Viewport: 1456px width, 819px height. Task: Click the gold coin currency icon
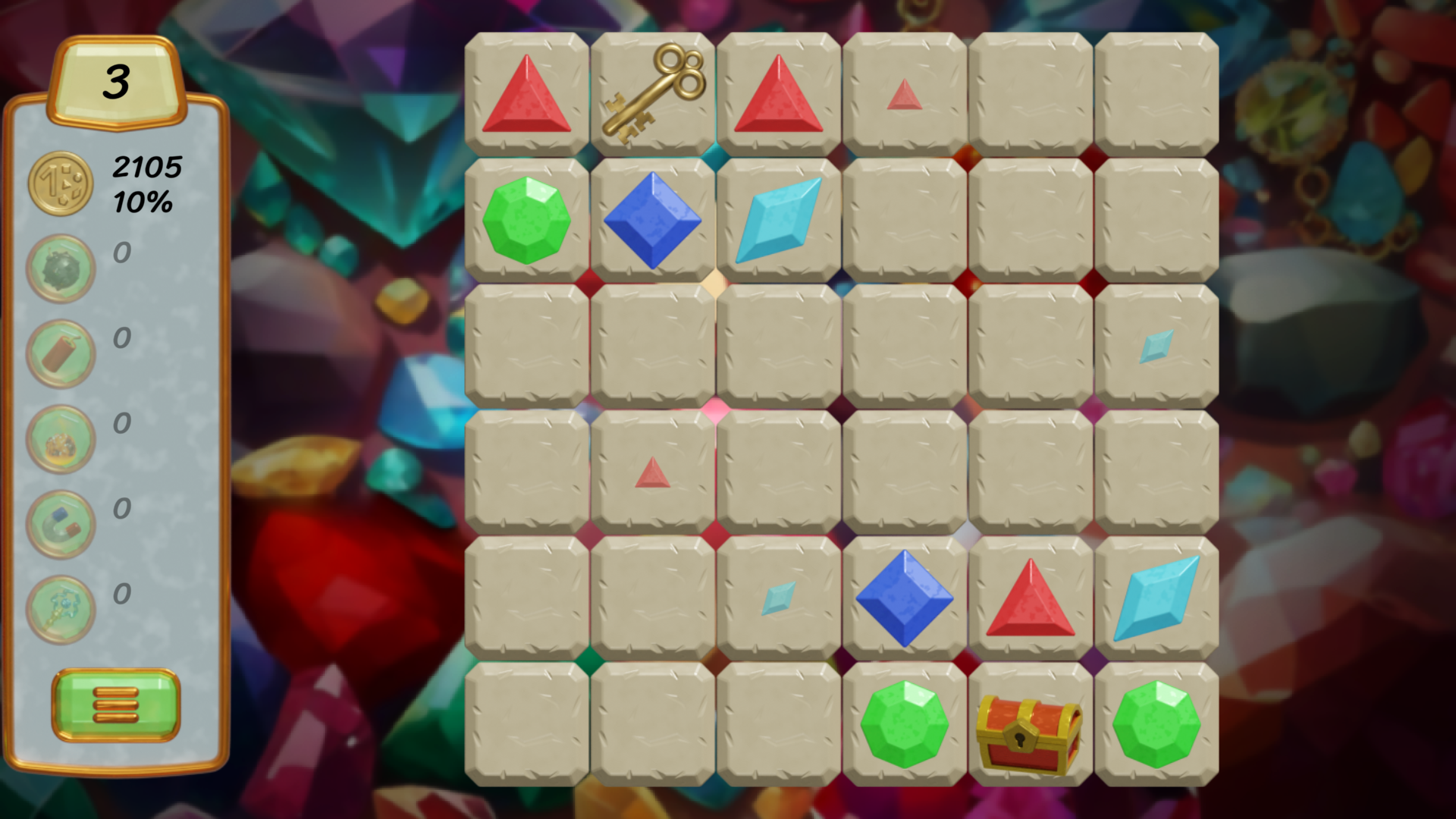[61, 182]
